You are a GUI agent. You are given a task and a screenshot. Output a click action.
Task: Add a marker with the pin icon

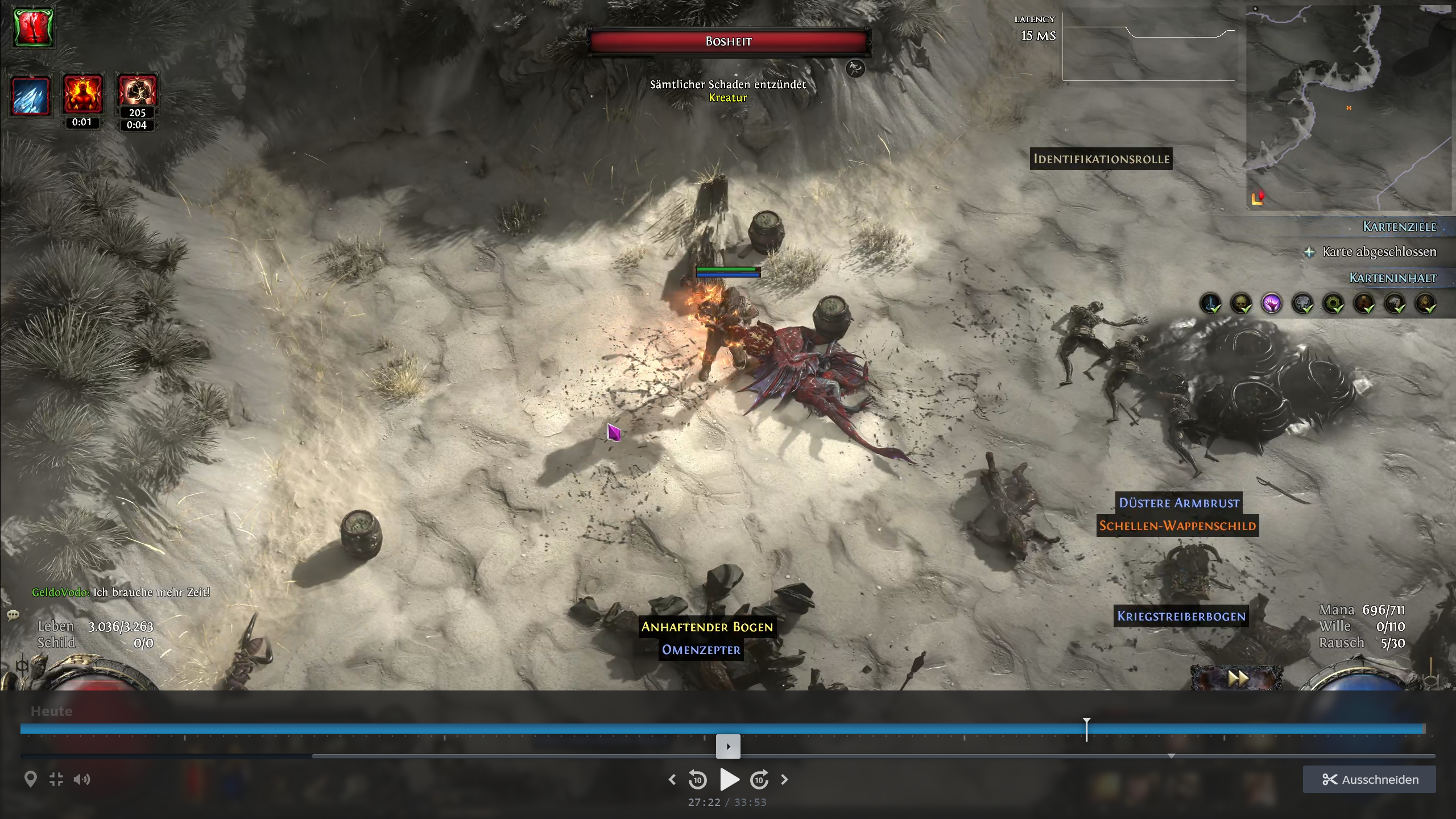(x=31, y=779)
